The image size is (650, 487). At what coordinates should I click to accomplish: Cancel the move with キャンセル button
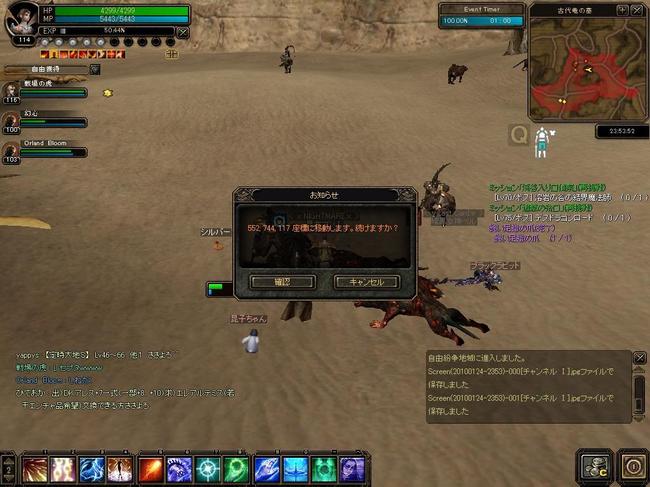366,282
